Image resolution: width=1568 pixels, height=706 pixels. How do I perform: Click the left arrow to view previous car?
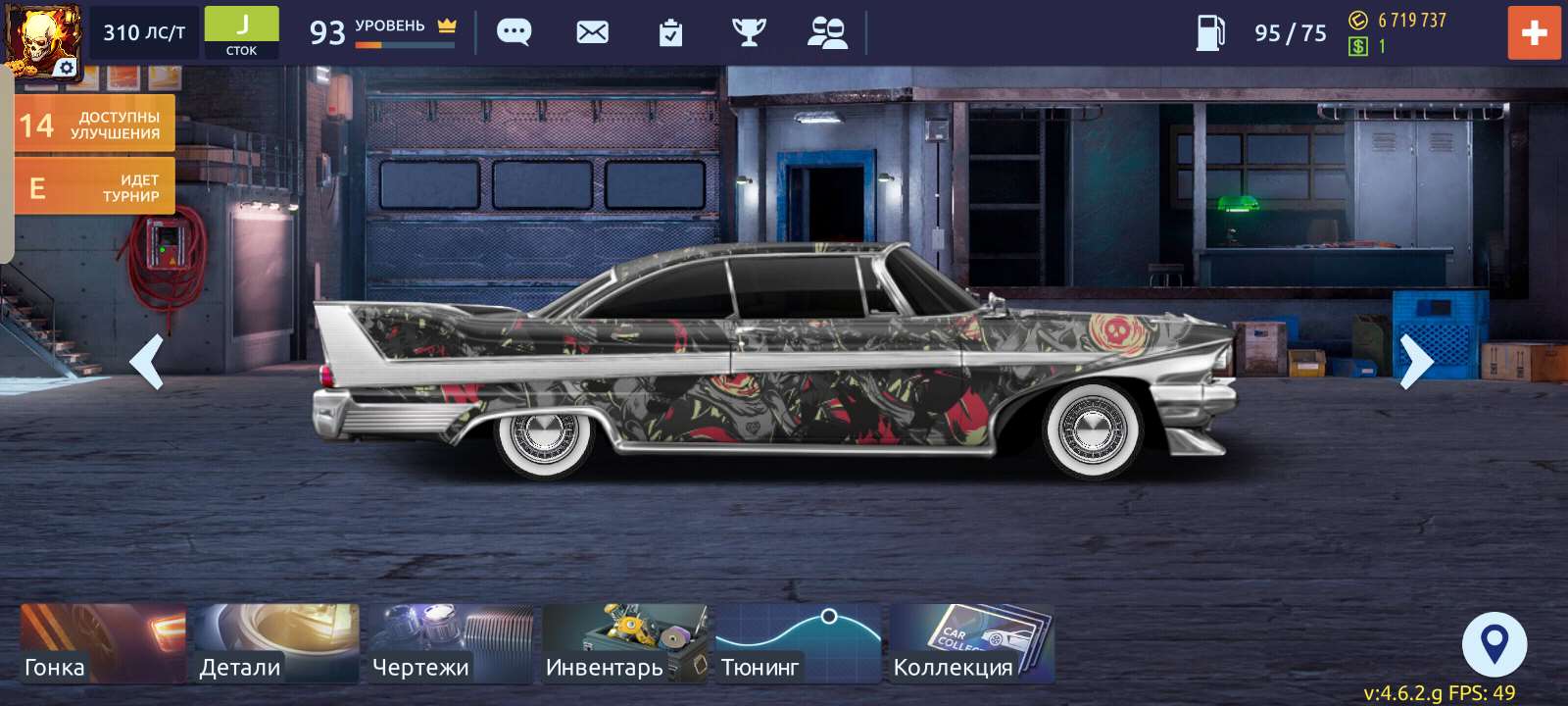pyautogui.click(x=149, y=363)
